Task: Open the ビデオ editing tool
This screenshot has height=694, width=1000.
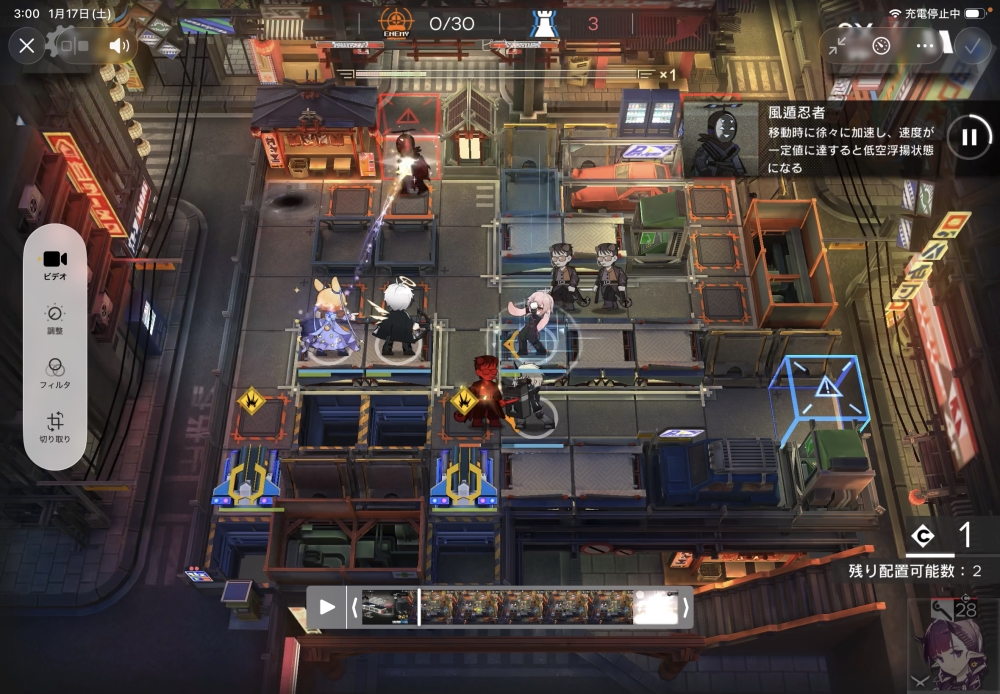Action: [55, 264]
